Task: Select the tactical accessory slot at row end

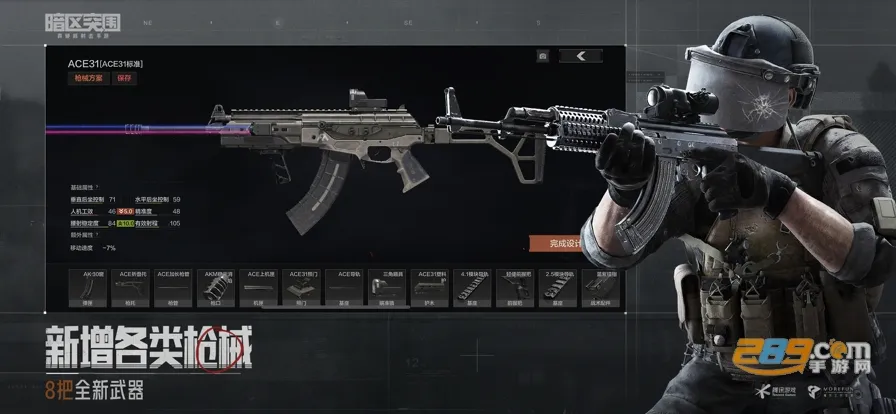Action: [x=600, y=287]
